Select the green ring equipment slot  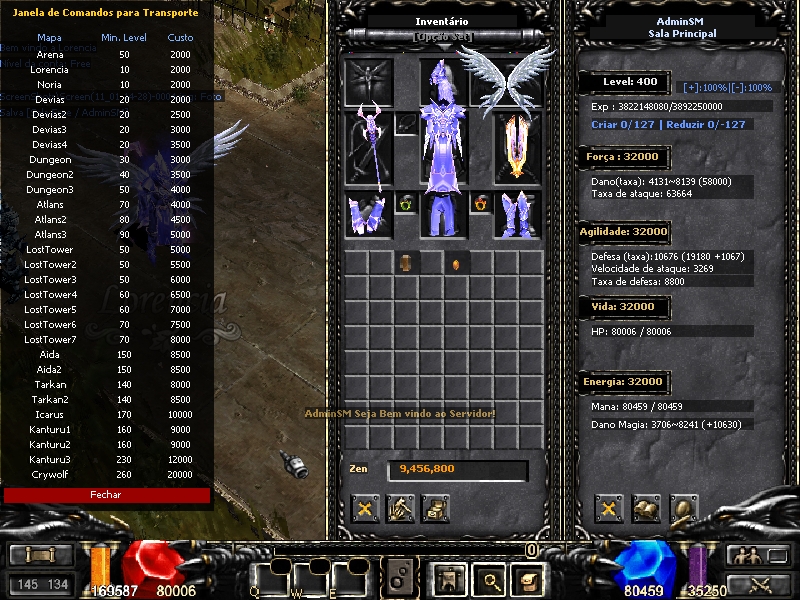[x=406, y=203]
